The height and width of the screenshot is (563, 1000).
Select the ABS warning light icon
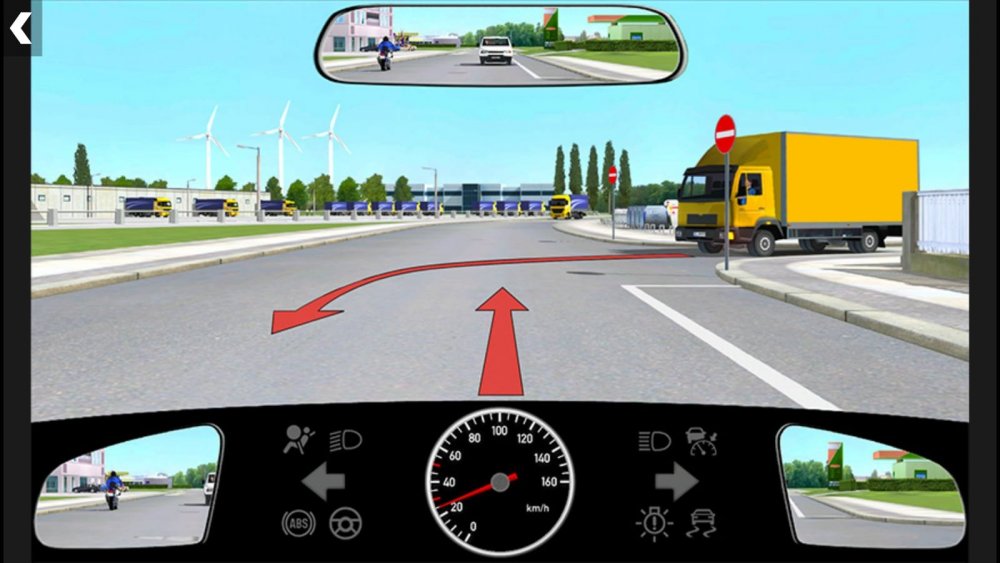tap(298, 523)
